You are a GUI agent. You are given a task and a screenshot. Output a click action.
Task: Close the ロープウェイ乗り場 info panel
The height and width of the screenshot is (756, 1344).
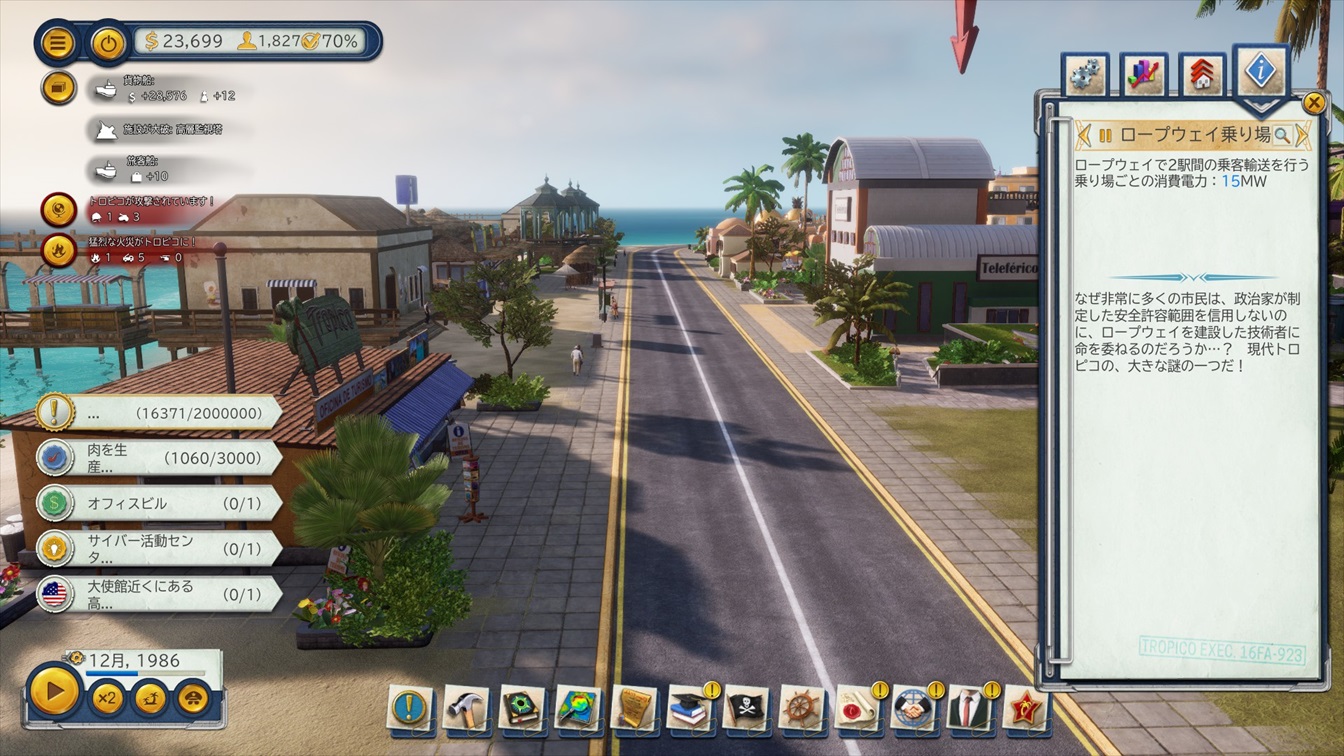pyautogui.click(x=1314, y=102)
